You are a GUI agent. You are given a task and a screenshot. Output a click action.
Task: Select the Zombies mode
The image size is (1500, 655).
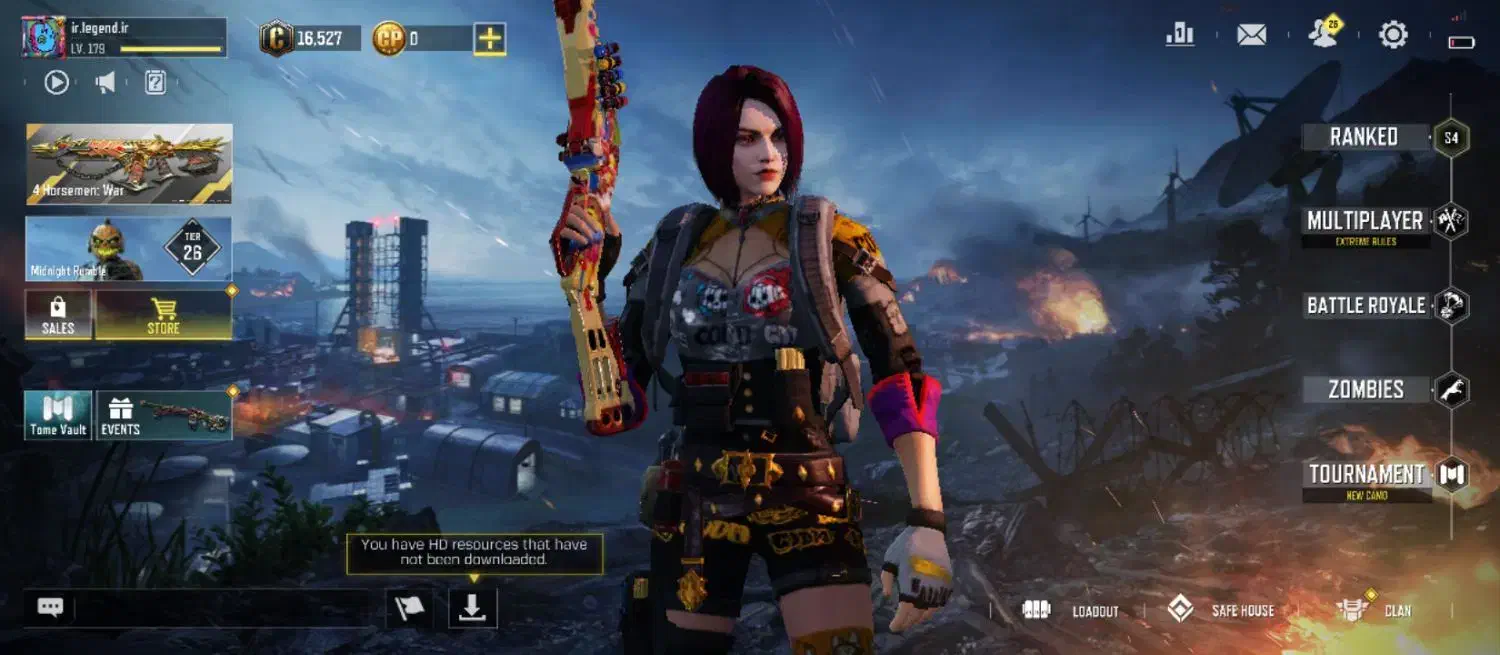pyautogui.click(x=1366, y=390)
